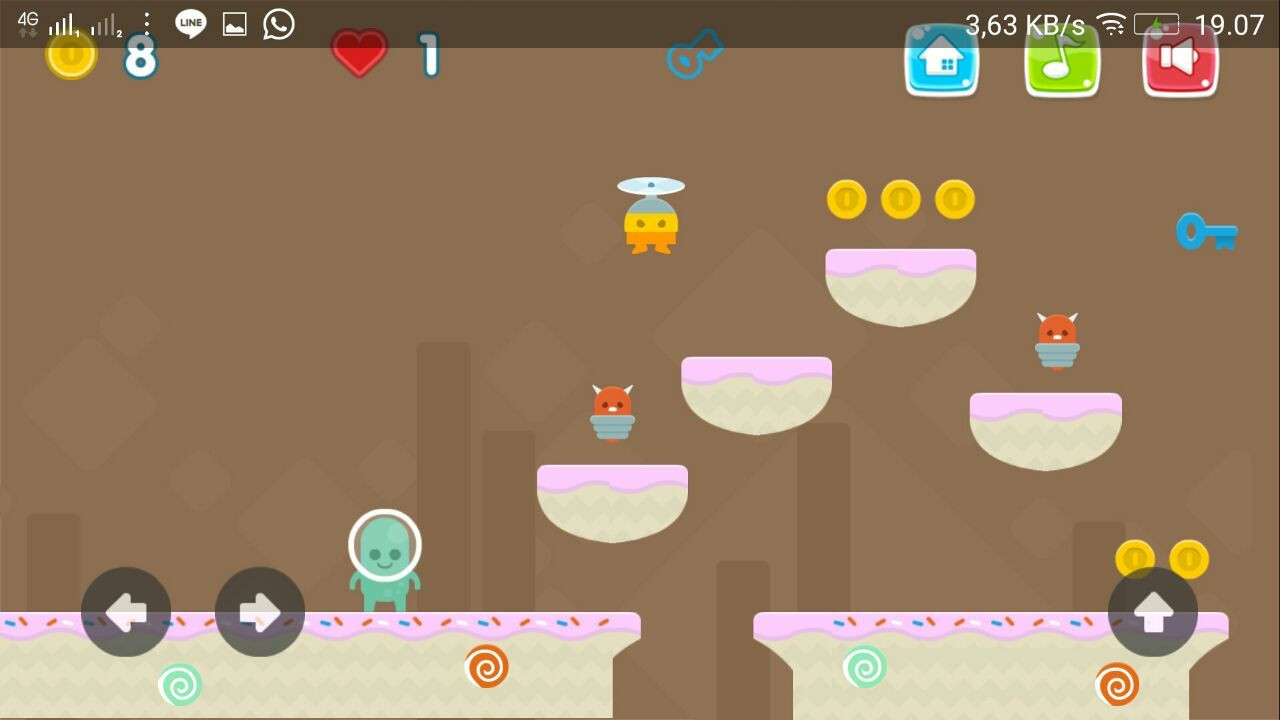Tap the LINE notification icon in status bar
The height and width of the screenshot is (720, 1280).
(189, 24)
